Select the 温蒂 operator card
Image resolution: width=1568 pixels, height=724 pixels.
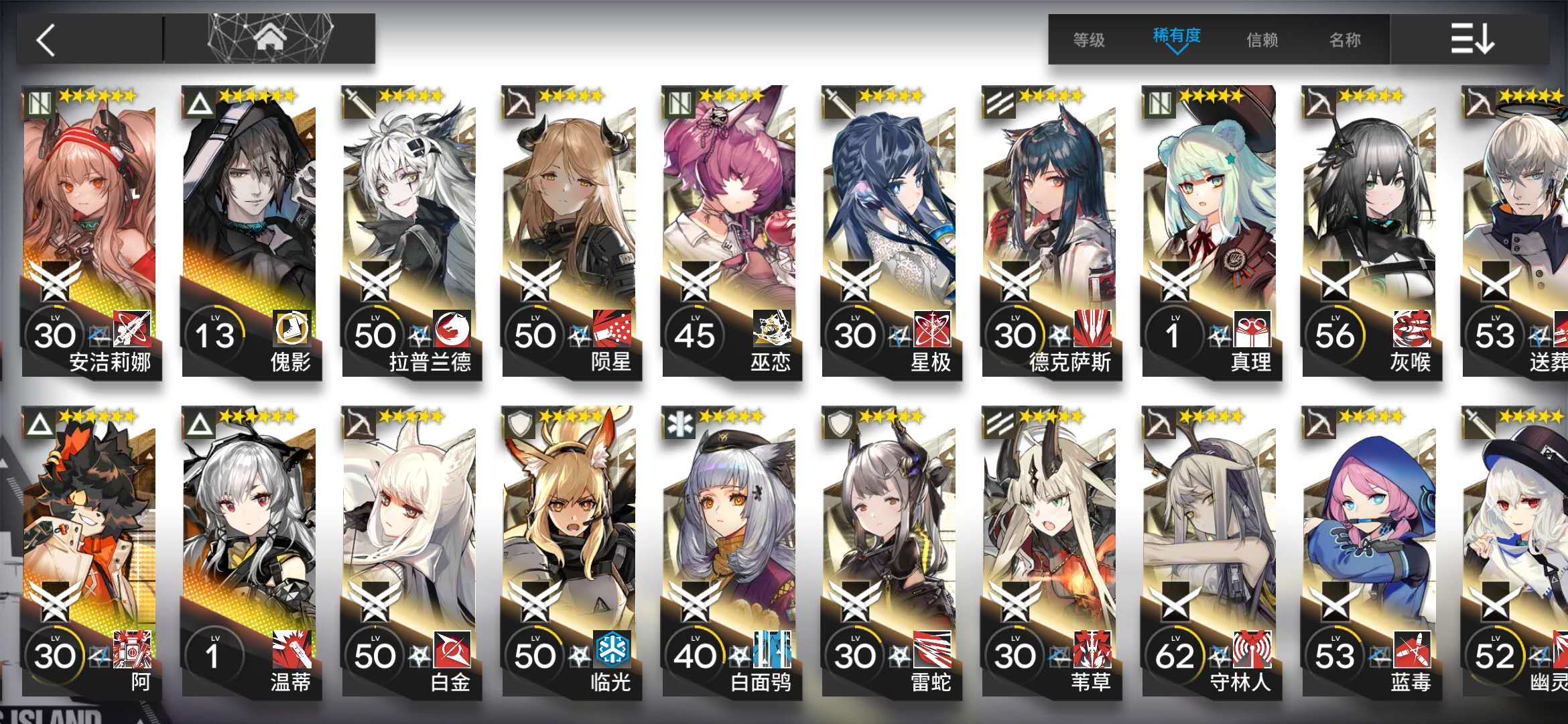[250, 552]
